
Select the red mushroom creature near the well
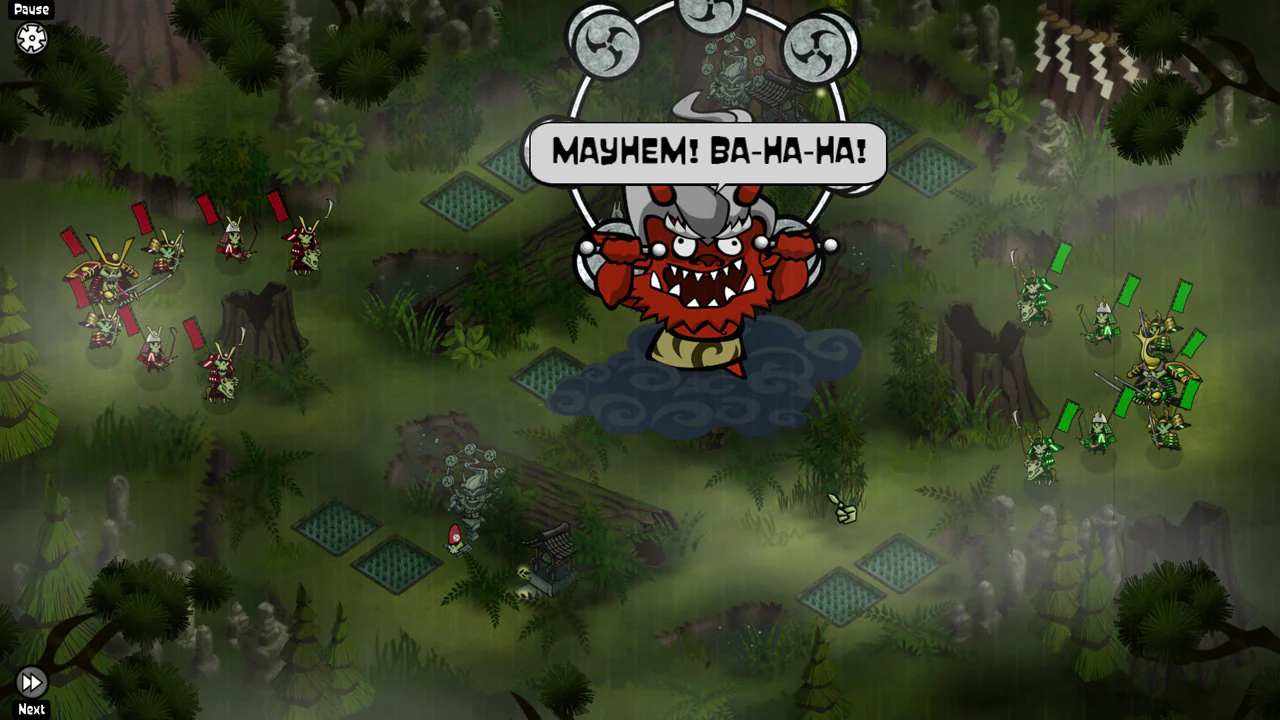[x=455, y=537]
